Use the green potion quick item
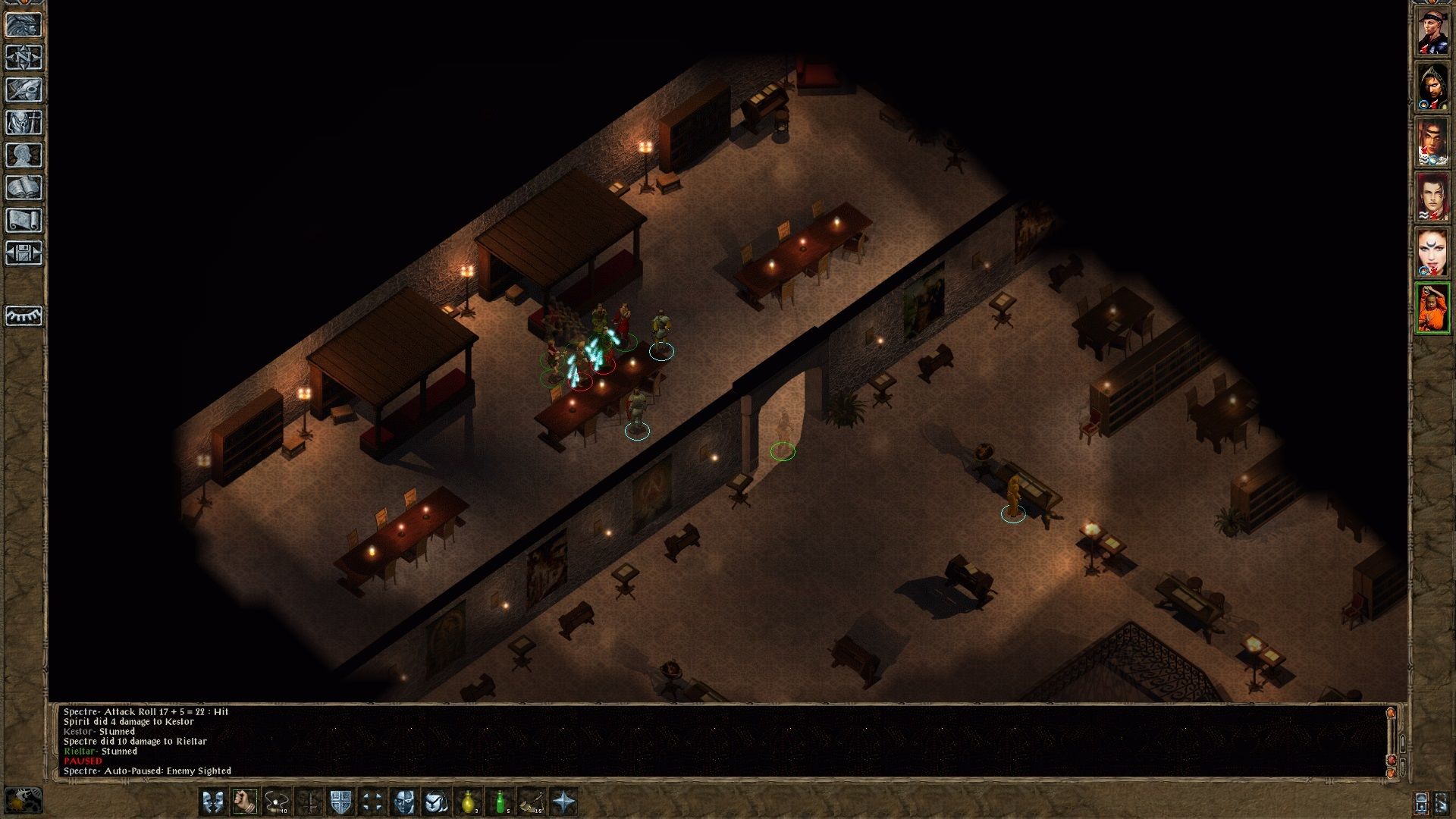This screenshot has width=1456, height=819. pos(500,802)
